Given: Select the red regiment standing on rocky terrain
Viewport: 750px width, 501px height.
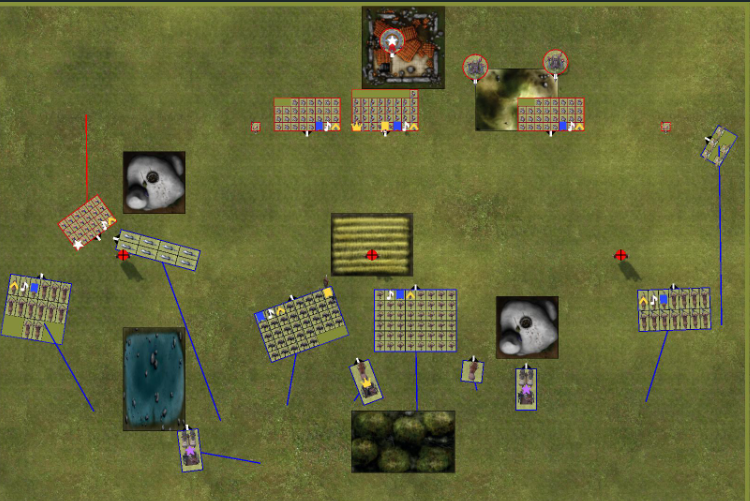Looking at the screenshot, I should [x=551, y=114].
